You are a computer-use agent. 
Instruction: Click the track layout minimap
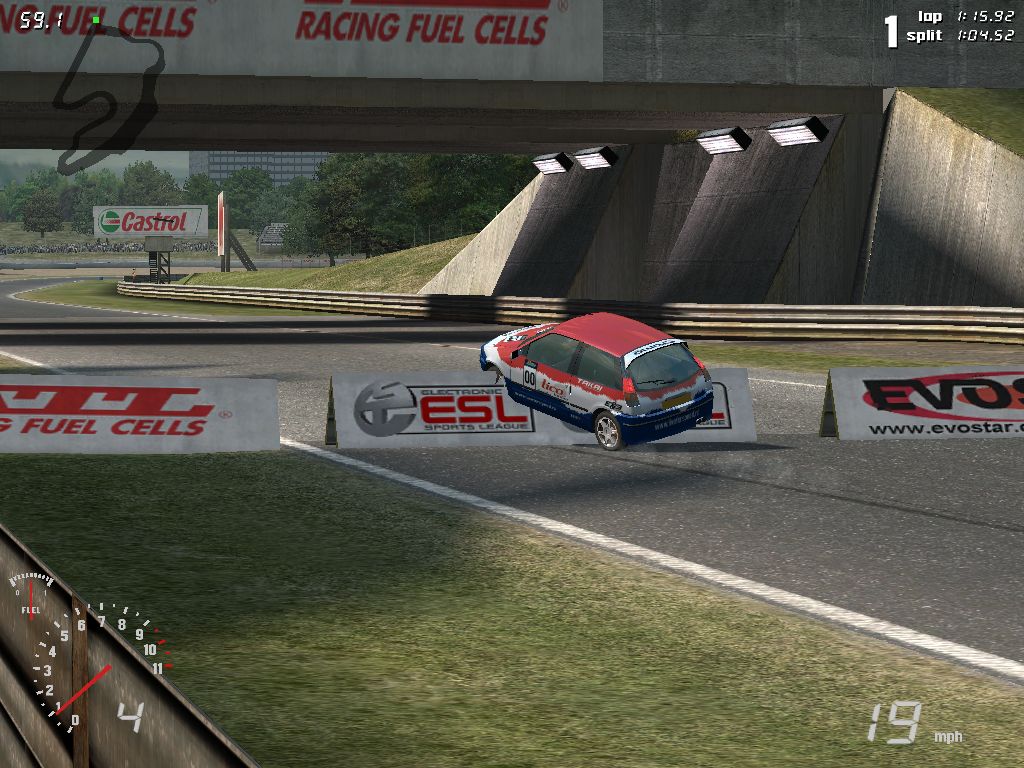tap(107, 95)
